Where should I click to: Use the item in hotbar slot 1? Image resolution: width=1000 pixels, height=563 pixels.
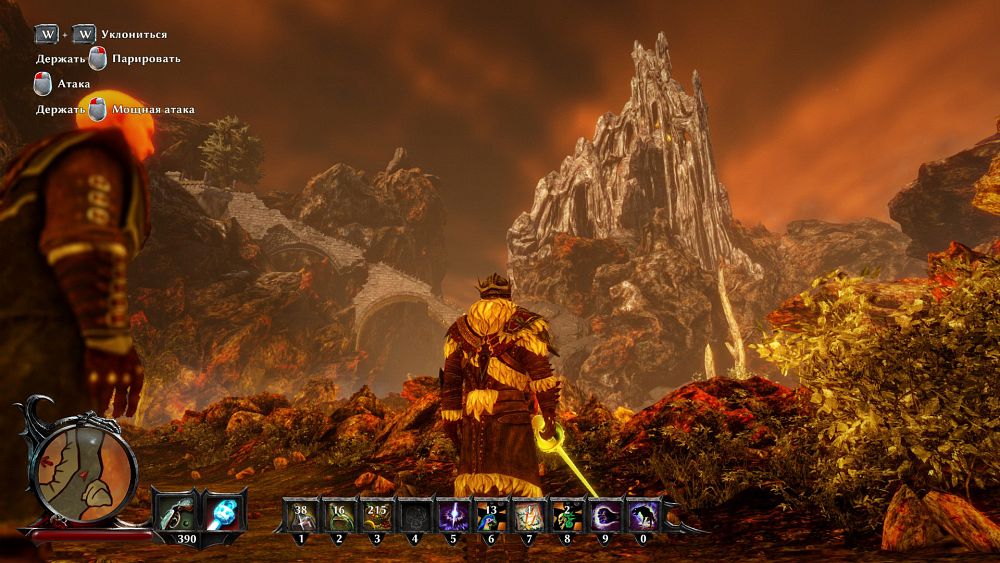302,516
